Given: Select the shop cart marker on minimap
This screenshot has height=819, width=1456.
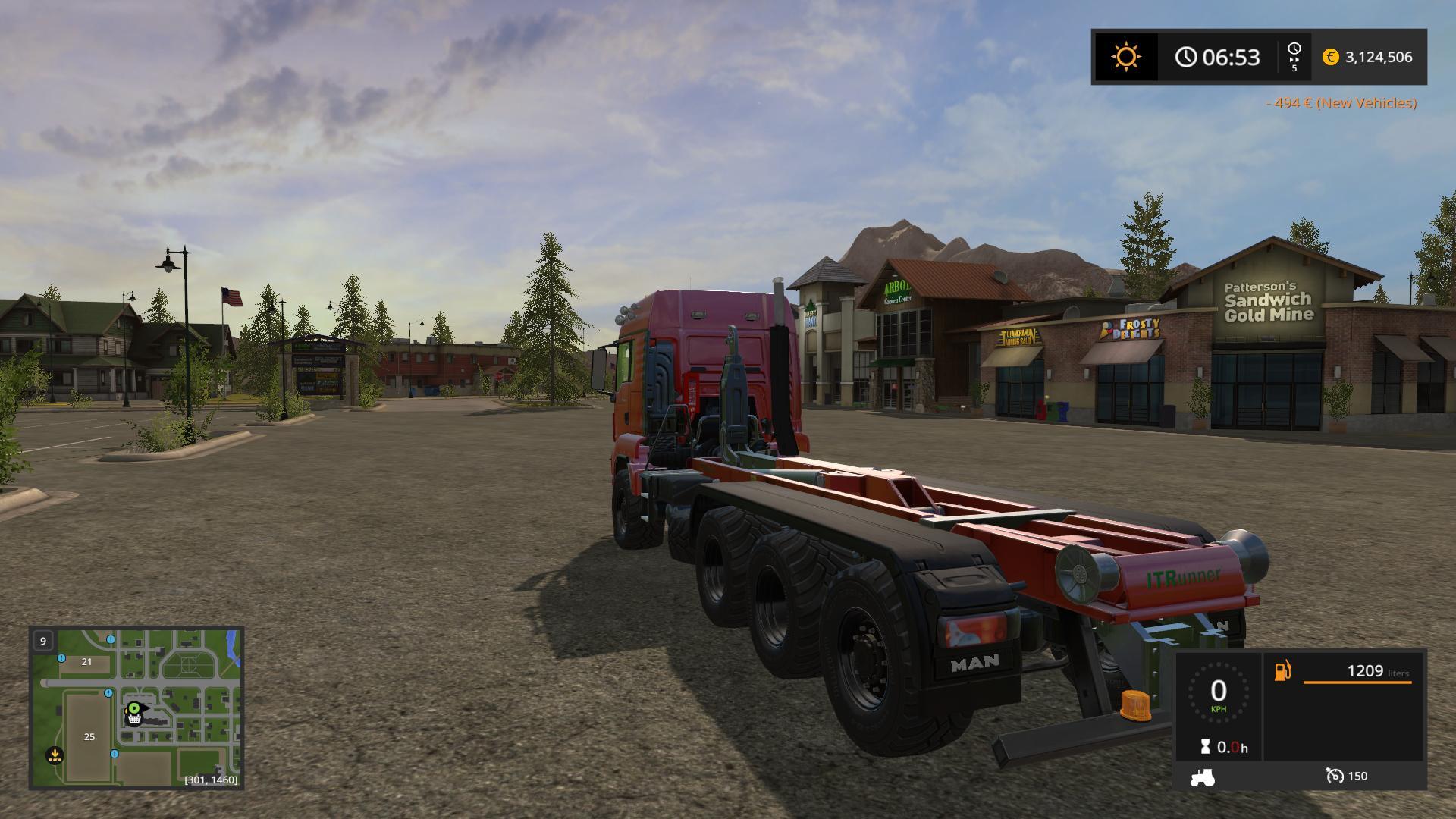Looking at the screenshot, I should coord(134,718).
